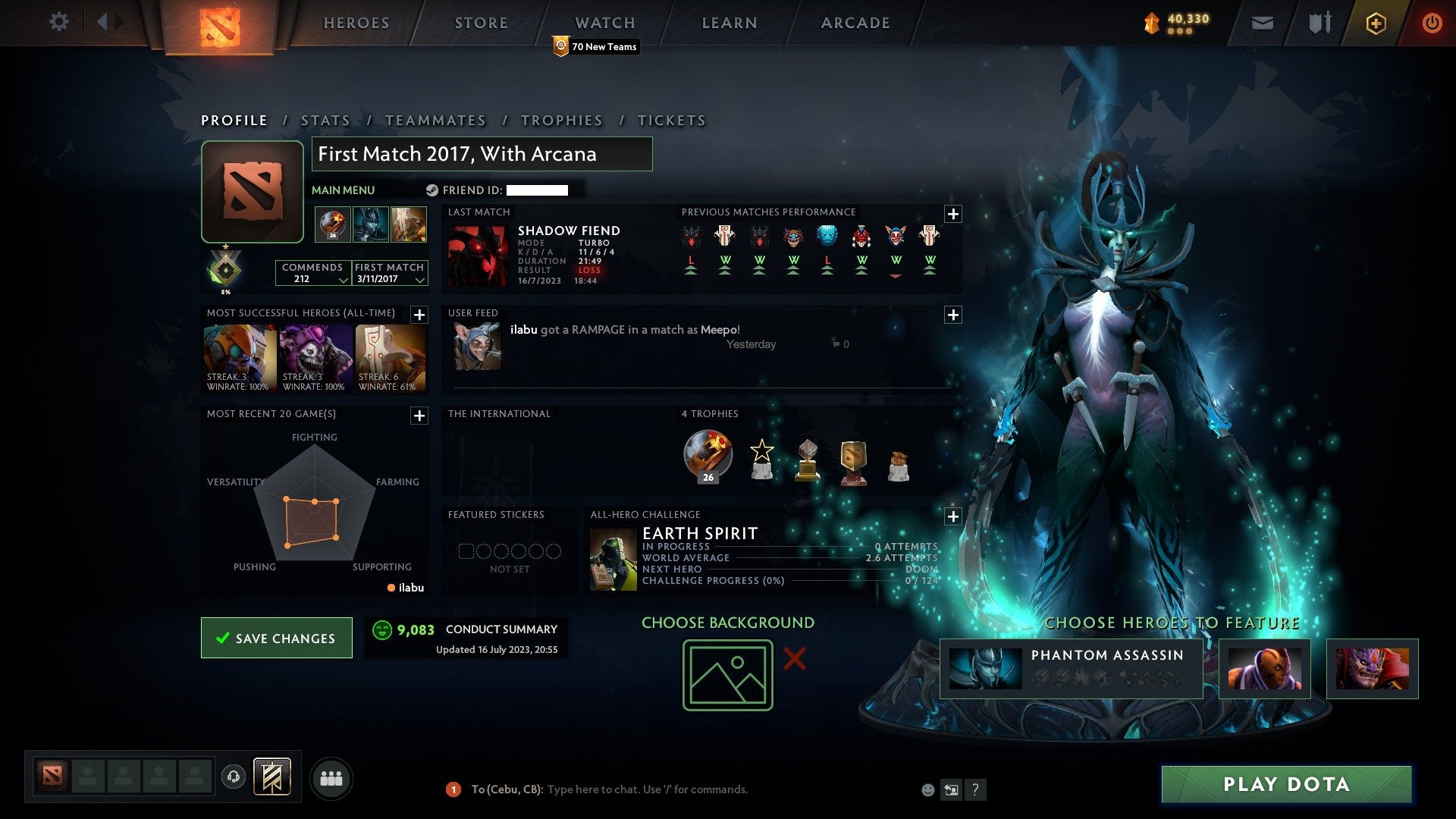Switch to the STATS tab
Screen dimensions: 1456x819
[325, 121]
